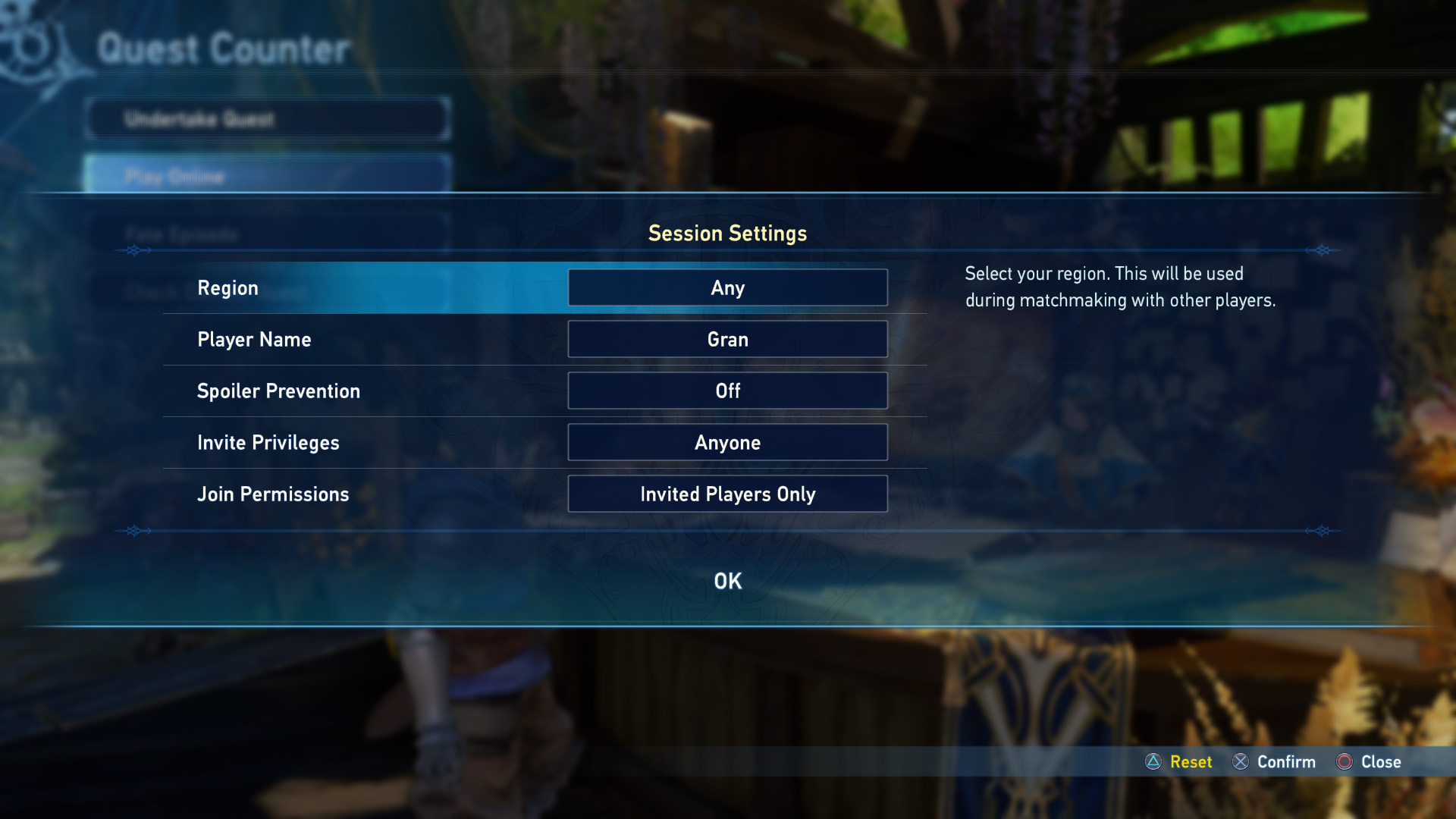
Task: Select the Spoiler Prevention row label
Action: coord(278,391)
